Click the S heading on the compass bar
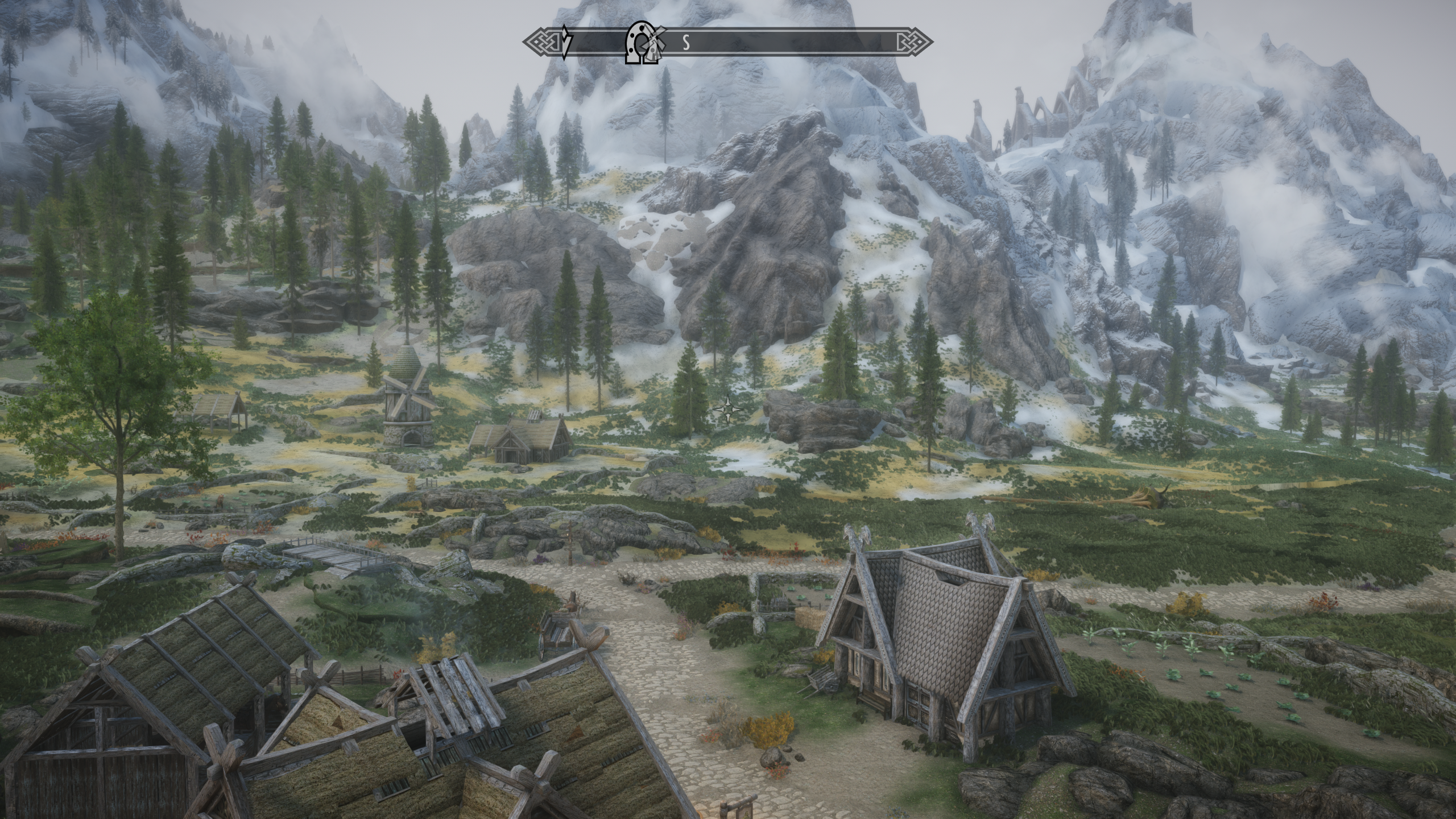This screenshot has width=1456, height=819. click(686, 43)
